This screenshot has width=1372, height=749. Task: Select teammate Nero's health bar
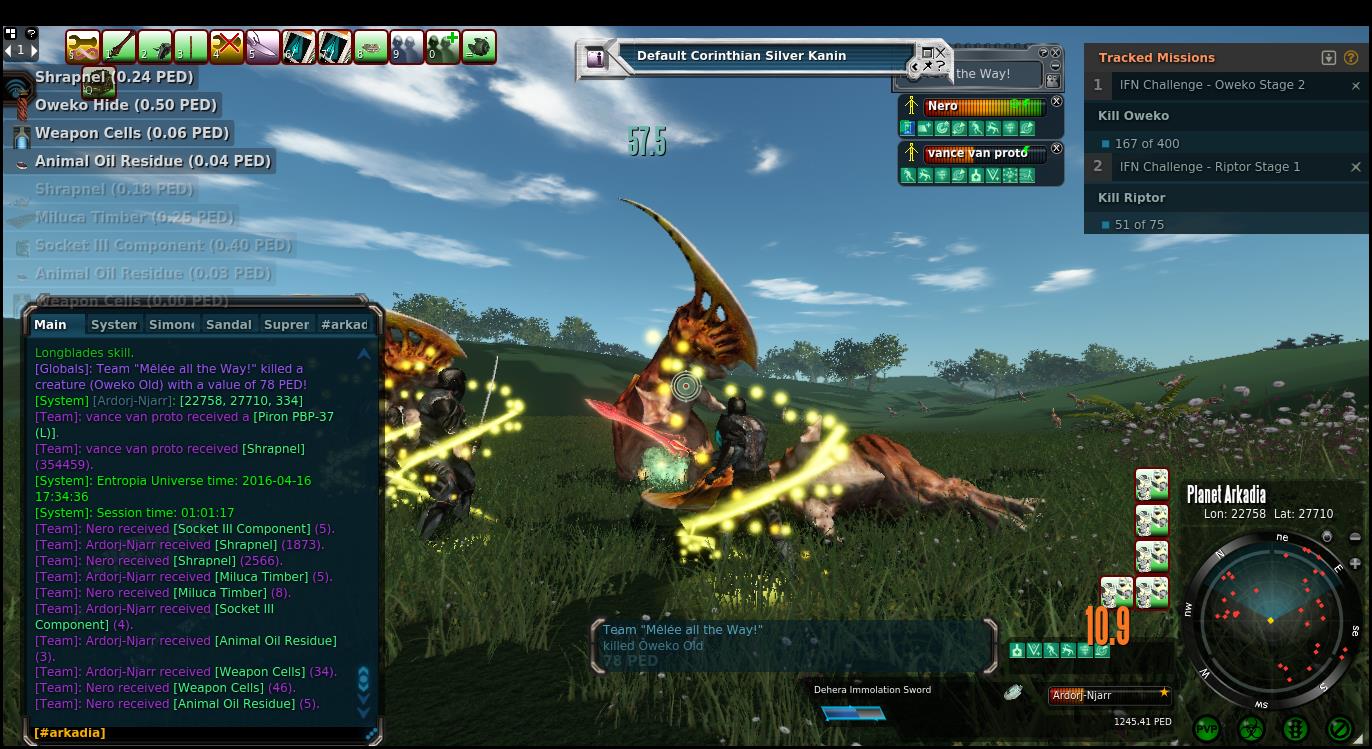[x=985, y=106]
